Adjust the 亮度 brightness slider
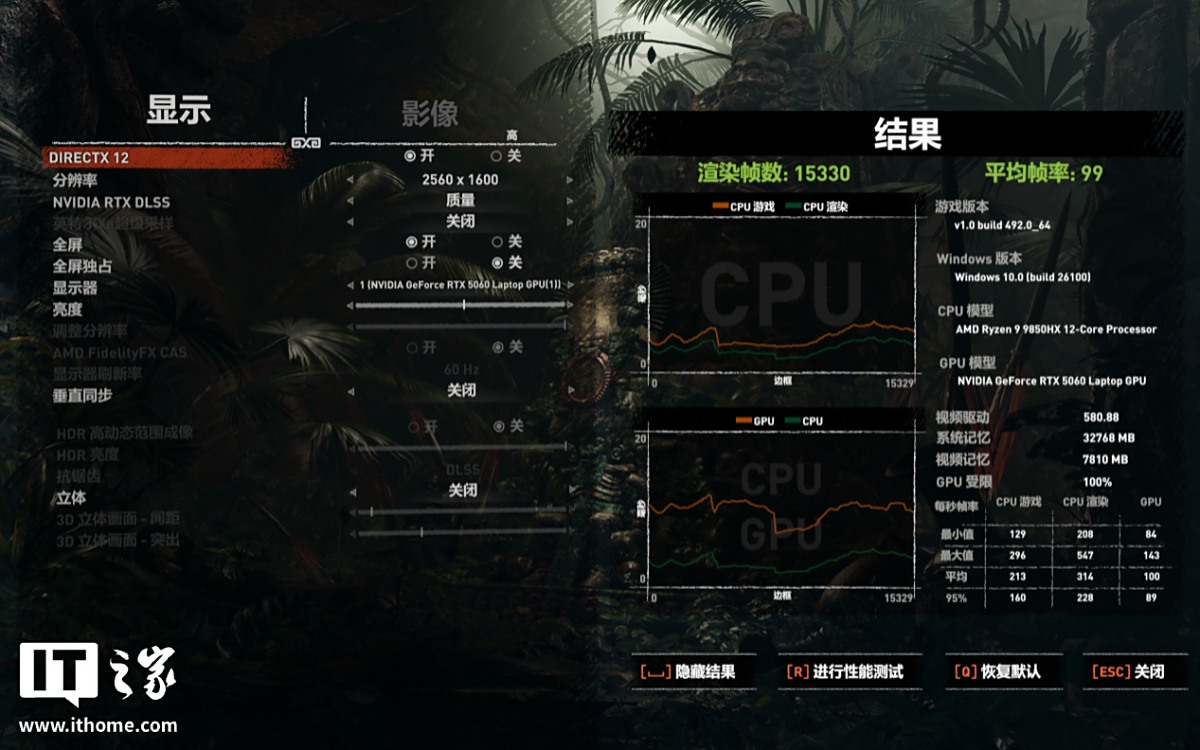The image size is (1200, 750). pos(463,306)
